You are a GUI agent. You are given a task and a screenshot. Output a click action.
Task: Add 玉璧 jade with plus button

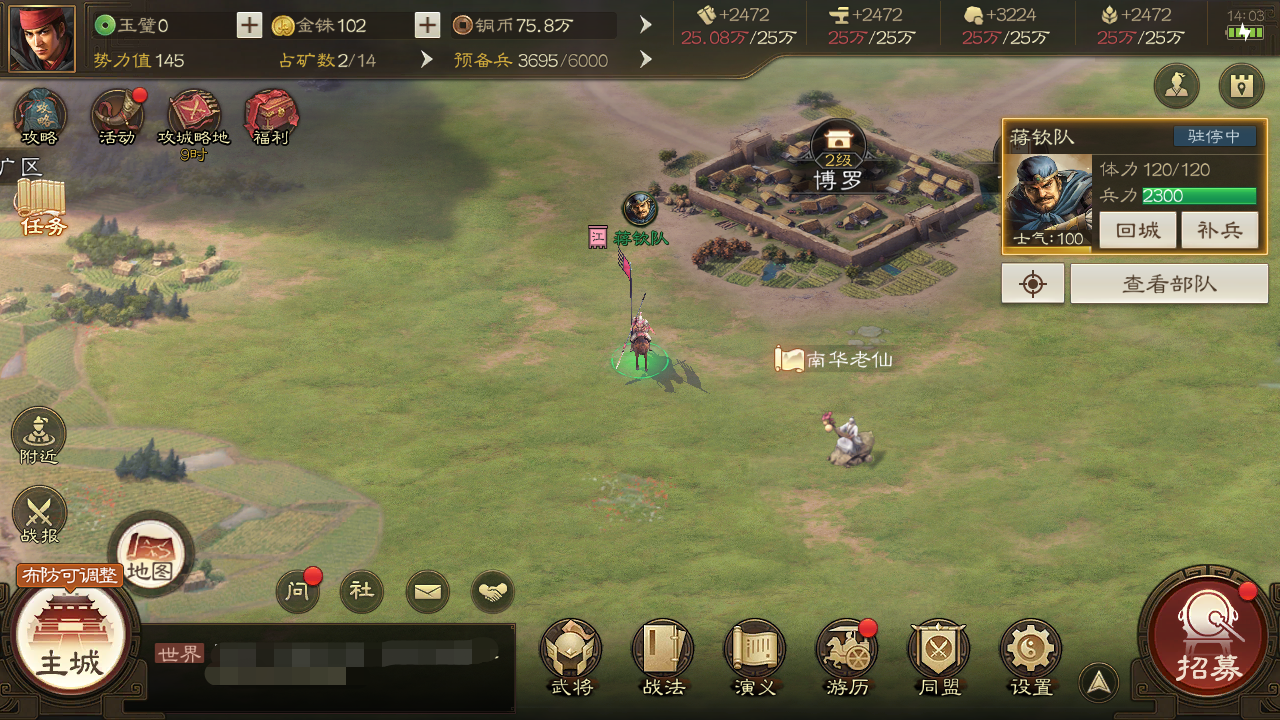(x=249, y=25)
